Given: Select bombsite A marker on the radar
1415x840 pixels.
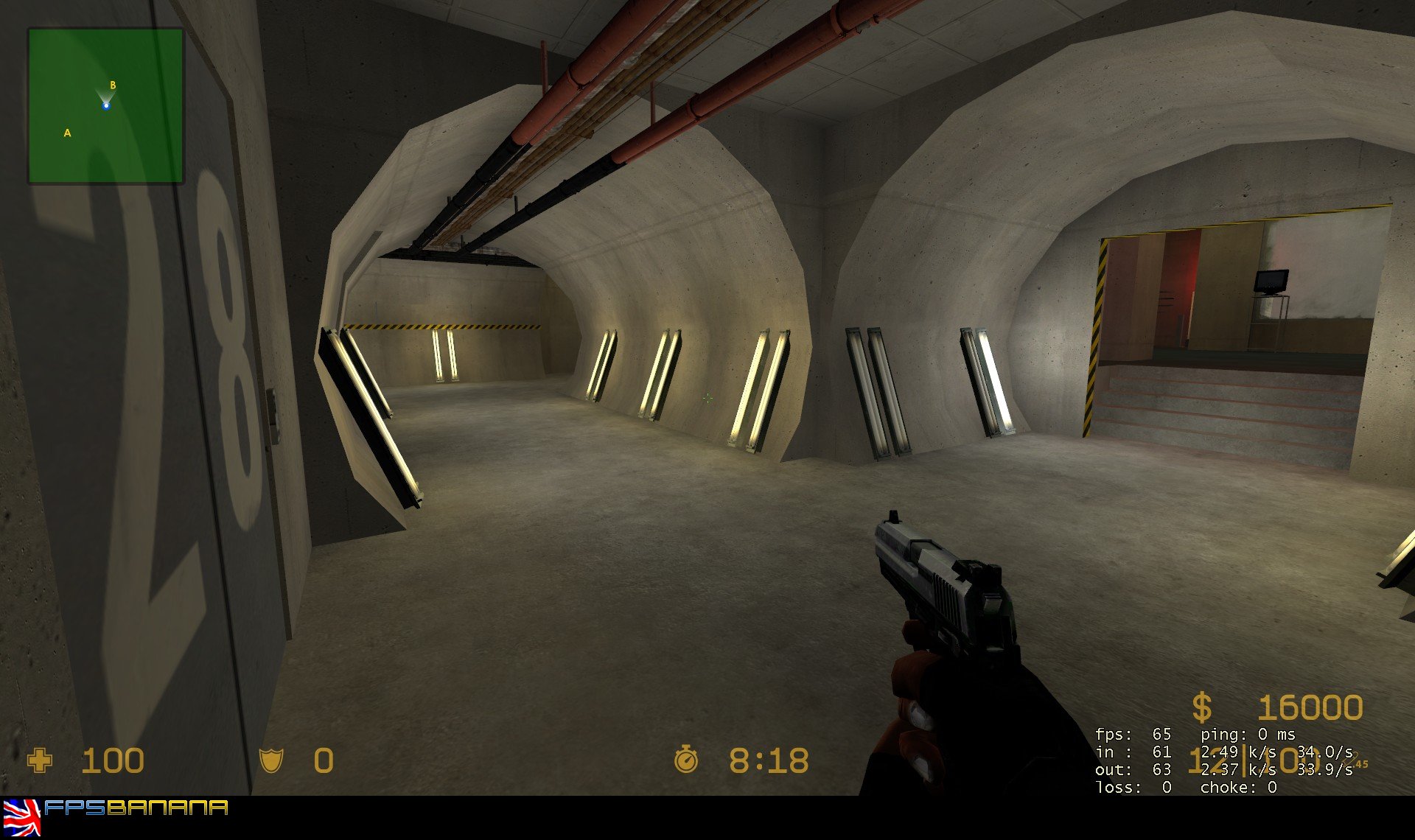Looking at the screenshot, I should point(67,133).
